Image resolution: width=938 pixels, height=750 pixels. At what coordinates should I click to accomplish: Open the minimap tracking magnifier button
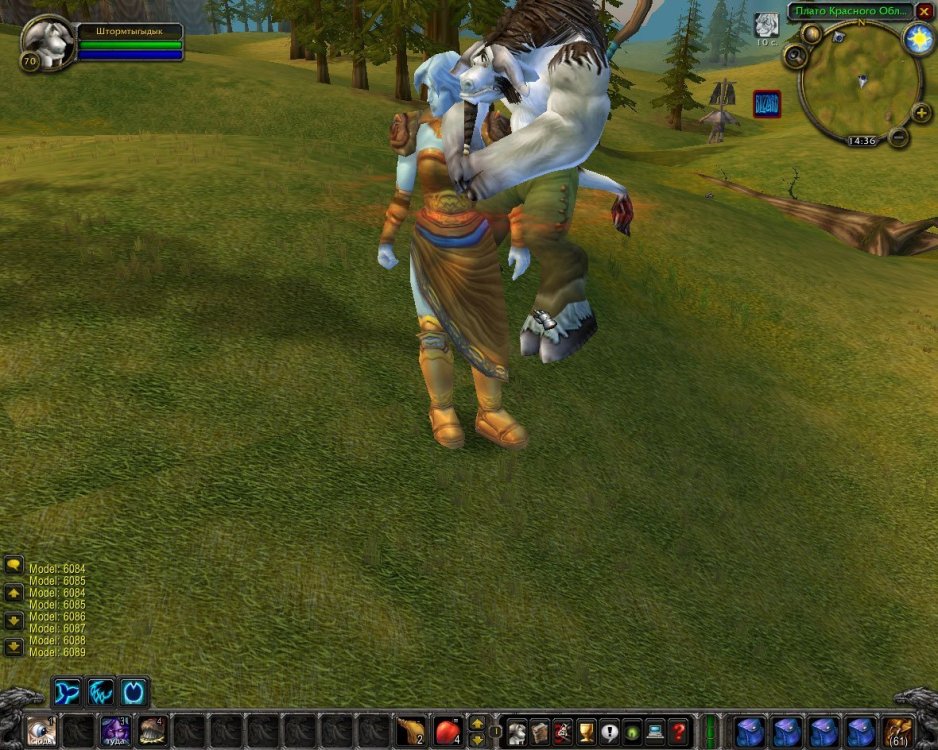[796, 56]
